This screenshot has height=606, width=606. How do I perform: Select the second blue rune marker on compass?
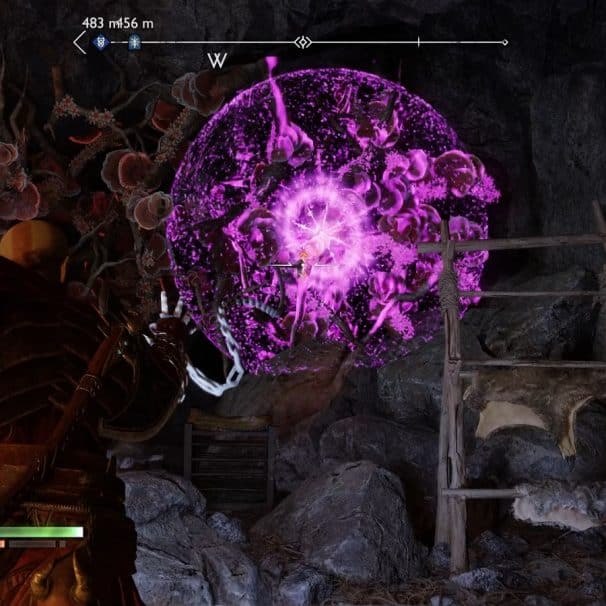132,43
